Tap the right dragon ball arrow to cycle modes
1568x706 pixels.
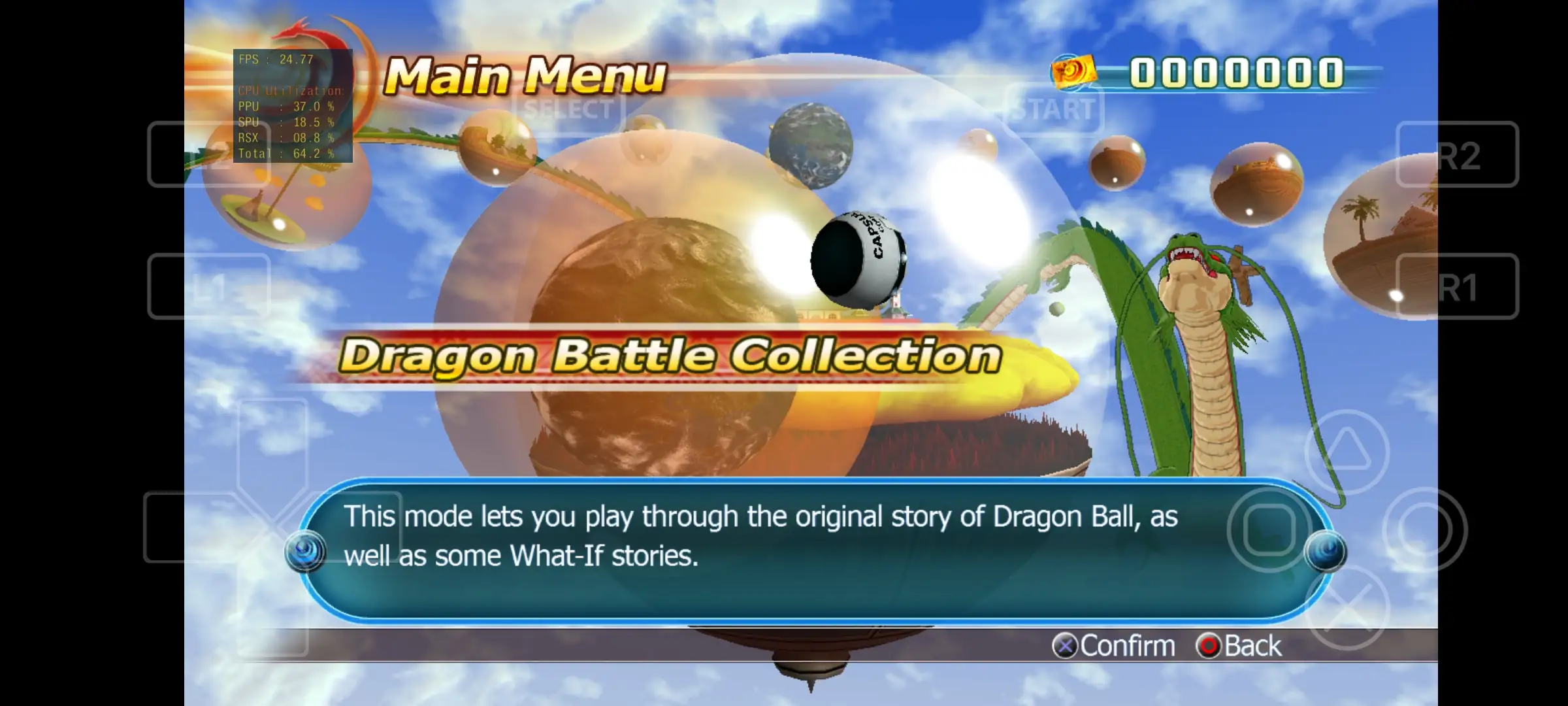[x=1326, y=552]
